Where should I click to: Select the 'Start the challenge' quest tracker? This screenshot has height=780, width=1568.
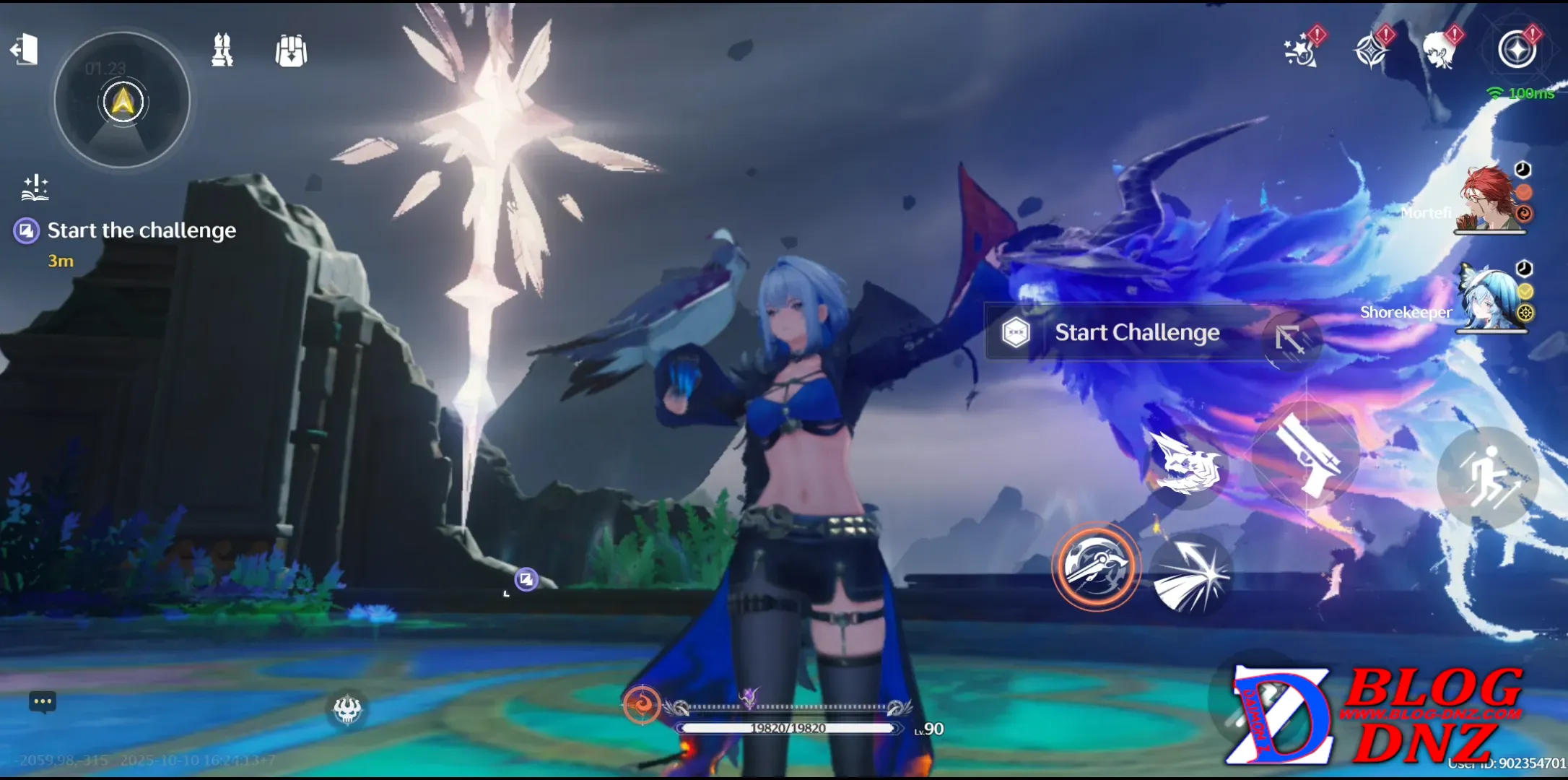tap(141, 230)
